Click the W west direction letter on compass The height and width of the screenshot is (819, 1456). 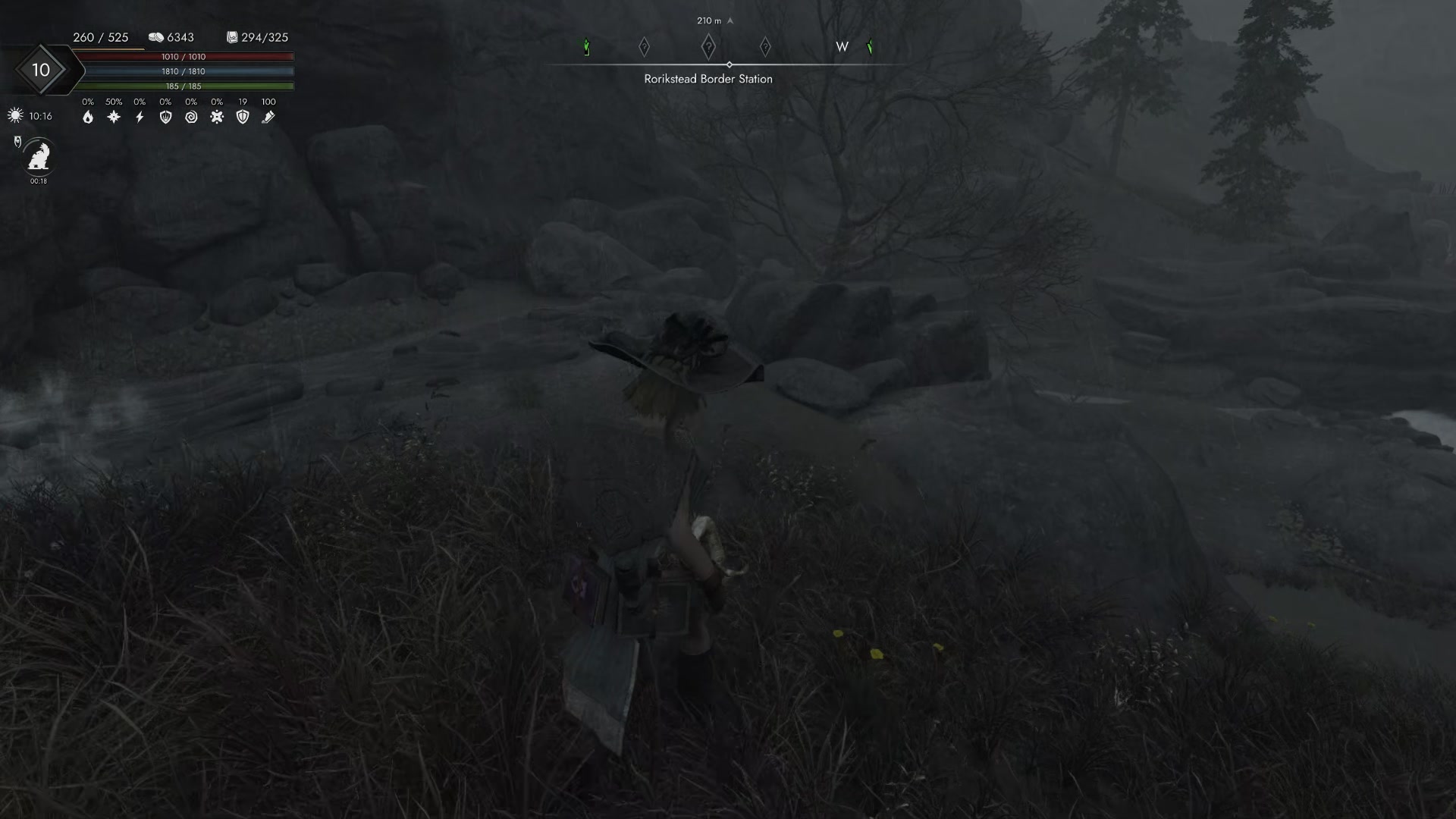(x=842, y=46)
